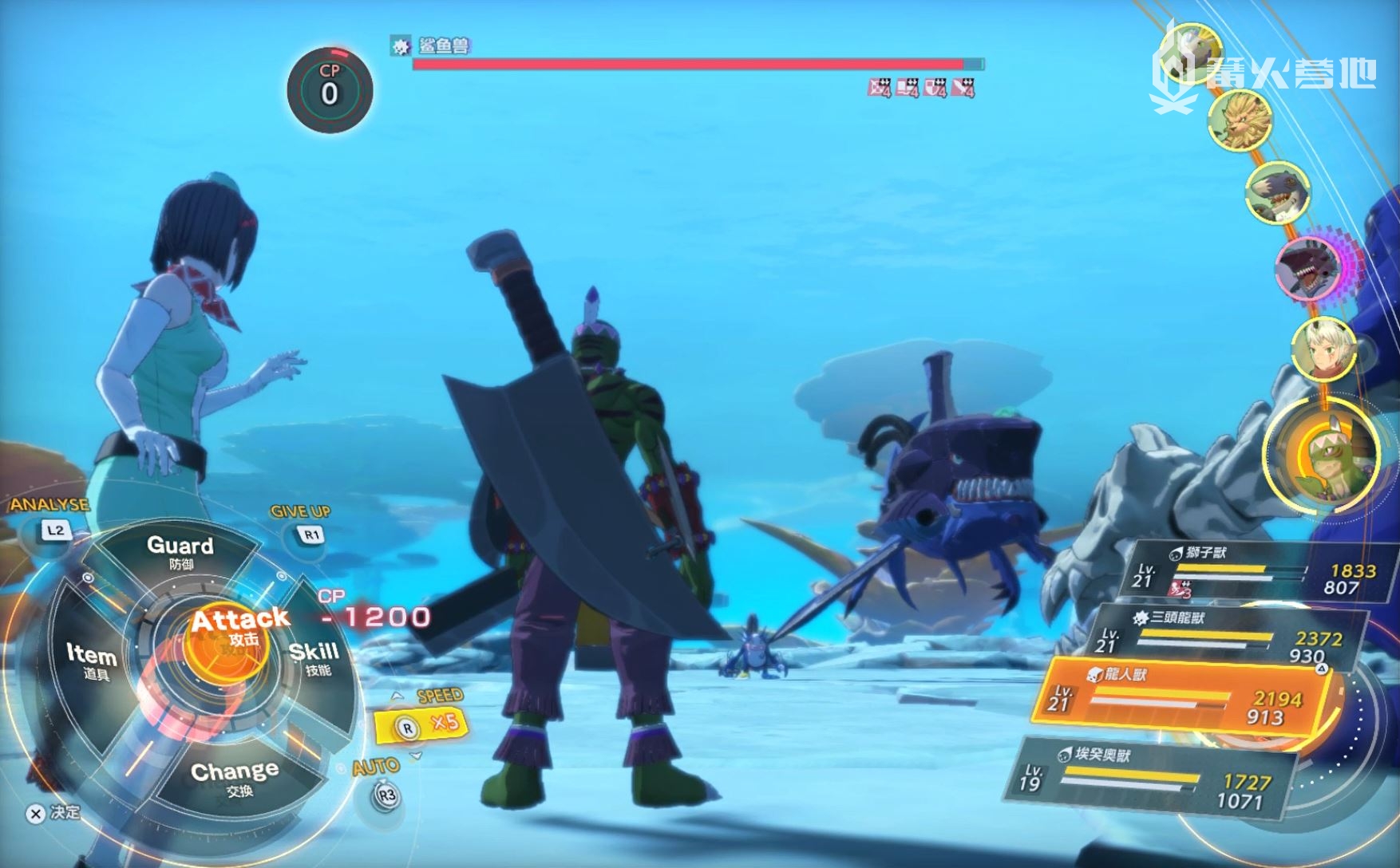Open the Item menu
The image size is (1400, 868).
pyautogui.click(x=90, y=661)
